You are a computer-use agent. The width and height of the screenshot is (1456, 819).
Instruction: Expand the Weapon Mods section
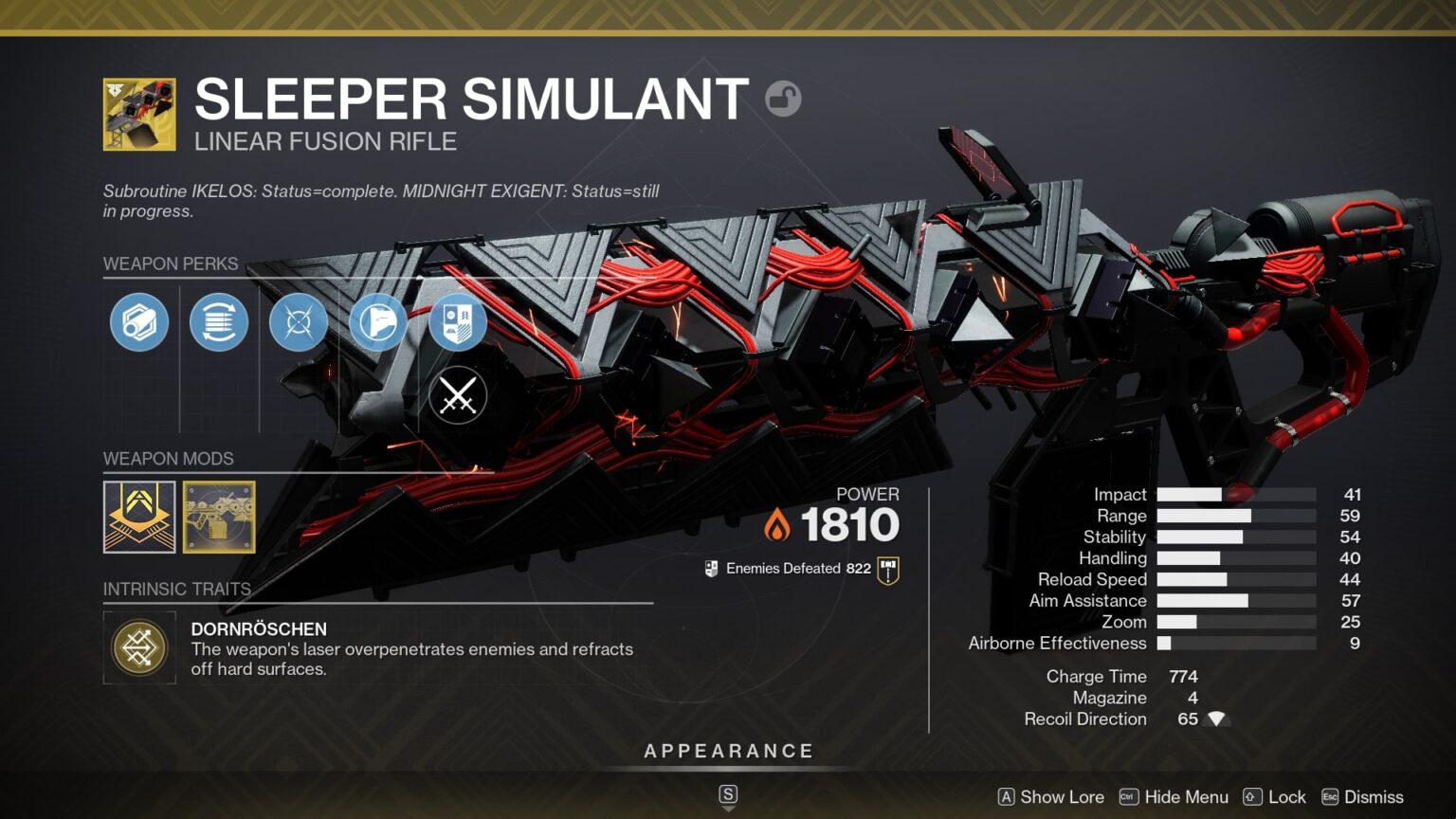(x=167, y=459)
